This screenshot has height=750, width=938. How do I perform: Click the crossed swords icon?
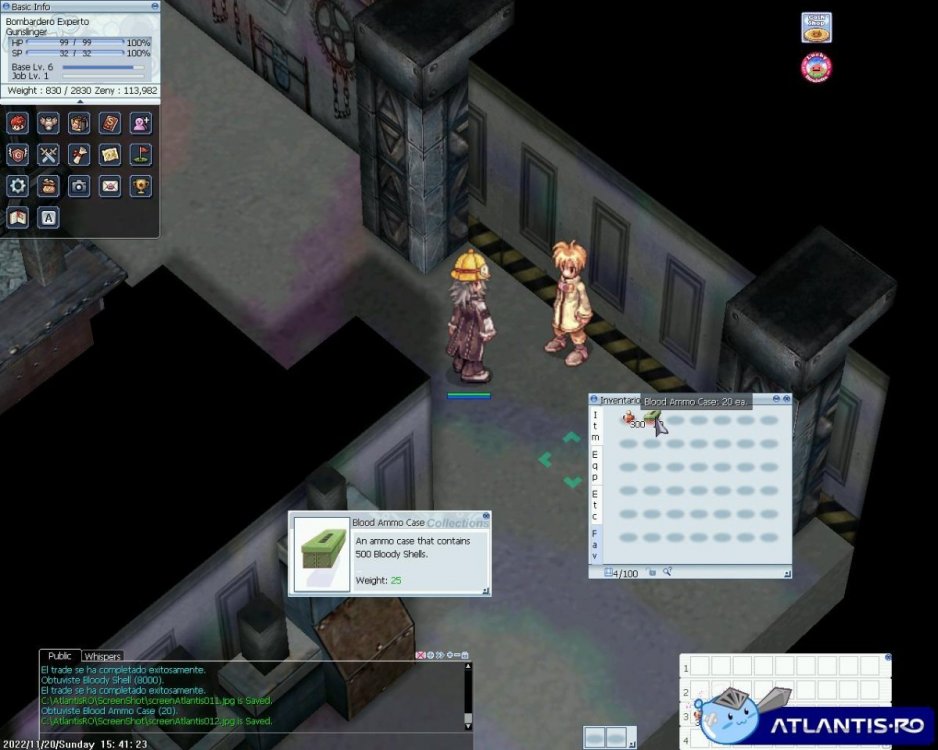pyautogui.click(x=48, y=154)
